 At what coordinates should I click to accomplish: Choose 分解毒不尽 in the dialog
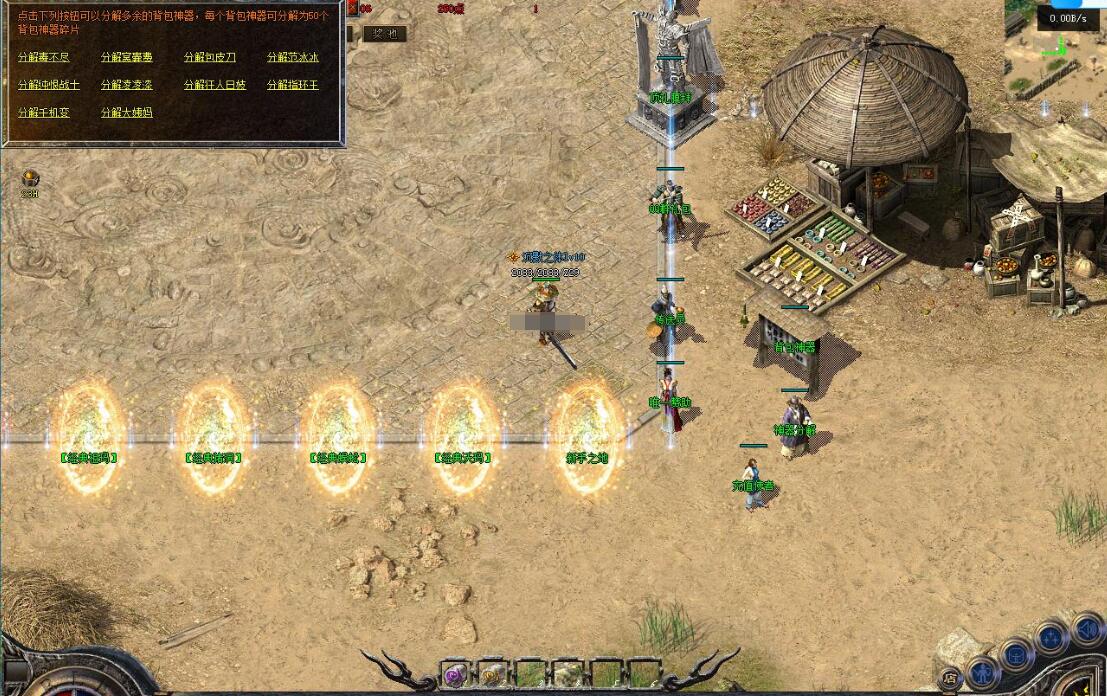coord(44,58)
